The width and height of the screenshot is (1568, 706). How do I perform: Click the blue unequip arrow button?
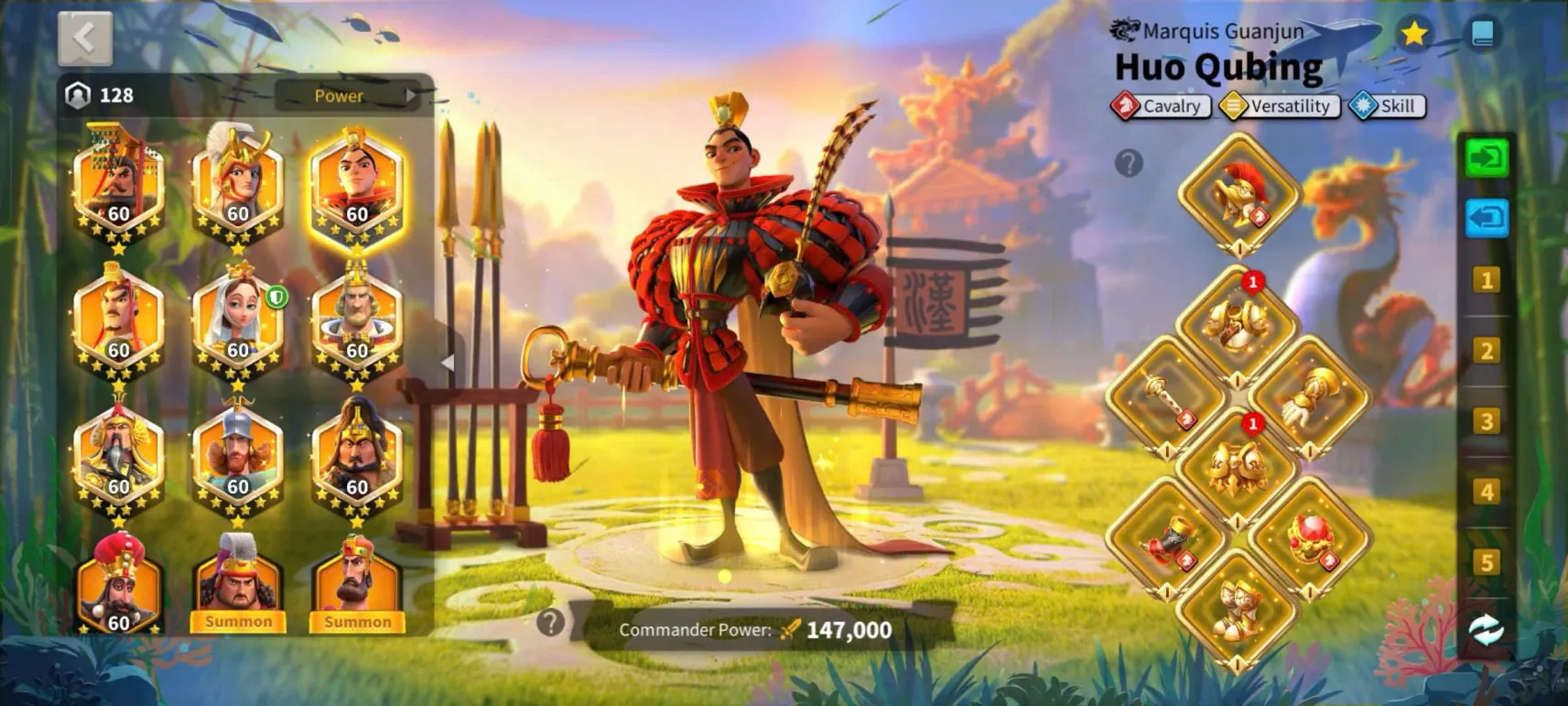[x=1486, y=218]
